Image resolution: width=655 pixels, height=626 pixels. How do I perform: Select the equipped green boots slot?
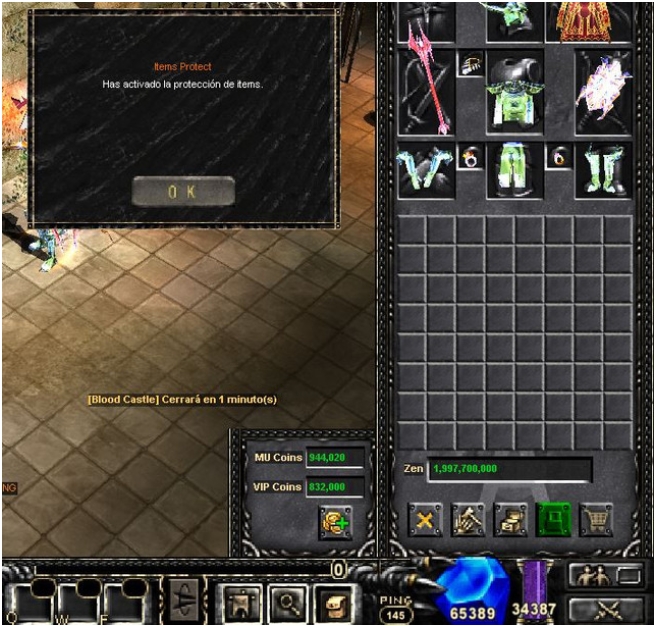(x=603, y=170)
